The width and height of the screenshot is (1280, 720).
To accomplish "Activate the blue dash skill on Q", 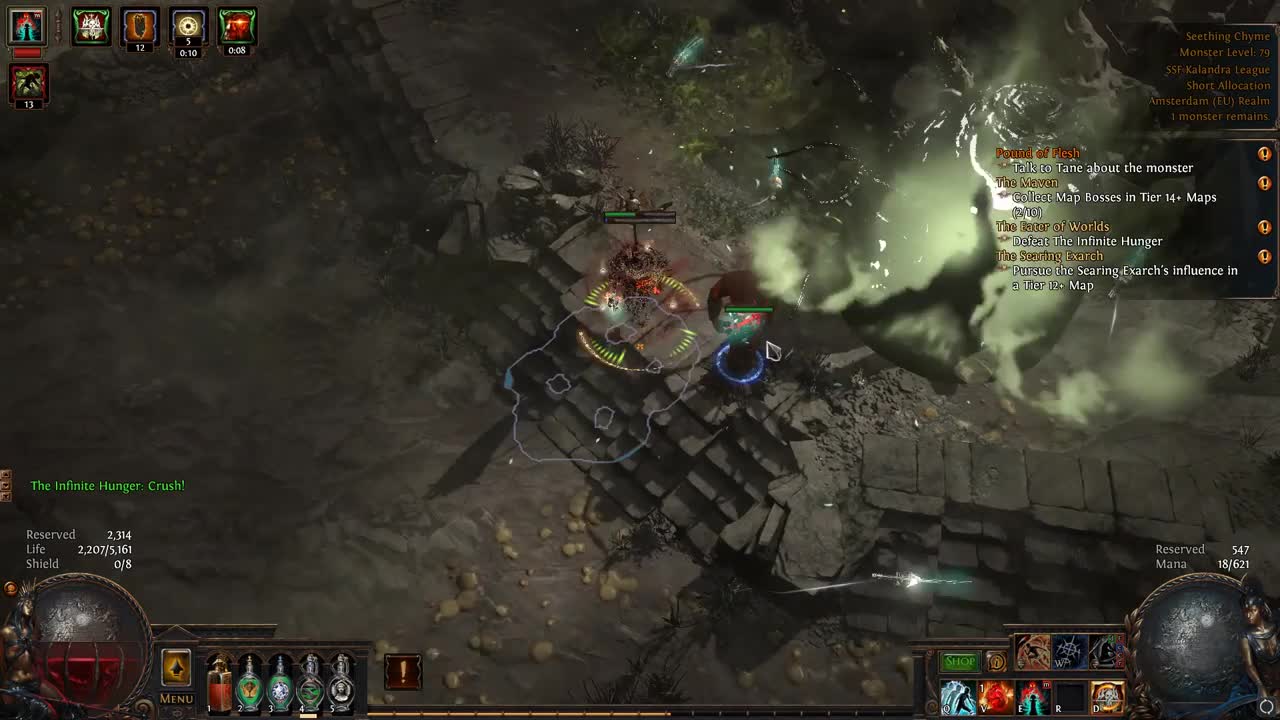I will click(958, 697).
